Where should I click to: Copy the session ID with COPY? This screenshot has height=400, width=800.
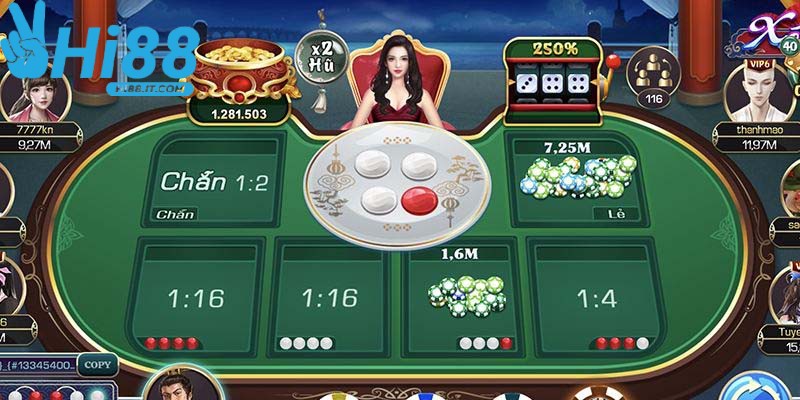[x=95, y=365]
